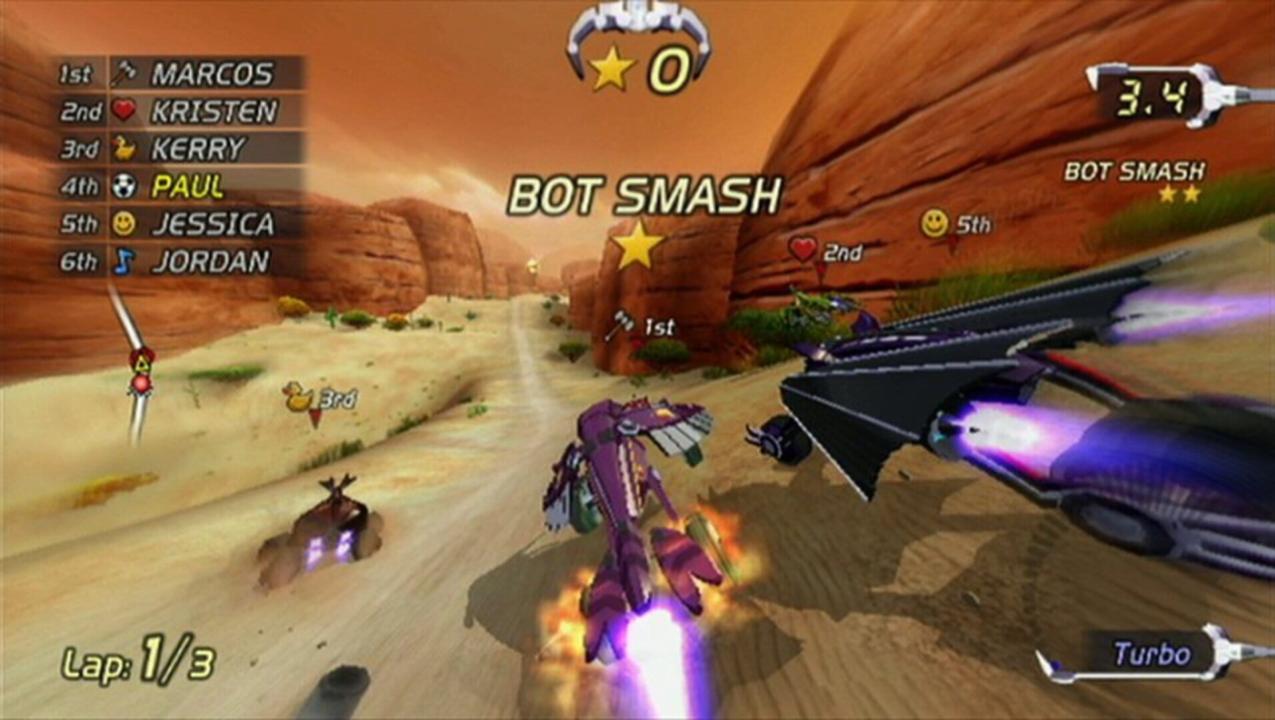Select the smiley face 5th place marker

tap(955, 224)
